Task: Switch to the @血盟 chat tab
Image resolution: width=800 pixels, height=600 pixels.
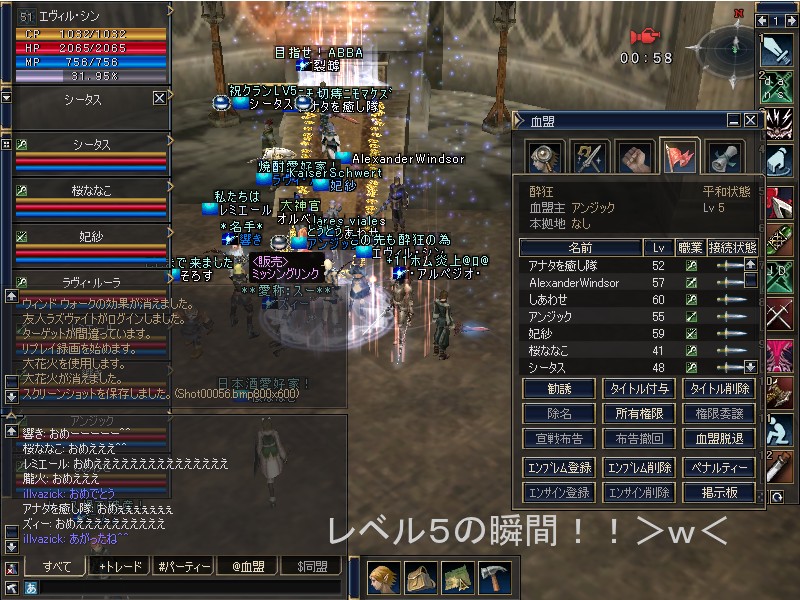Action: pos(248,567)
